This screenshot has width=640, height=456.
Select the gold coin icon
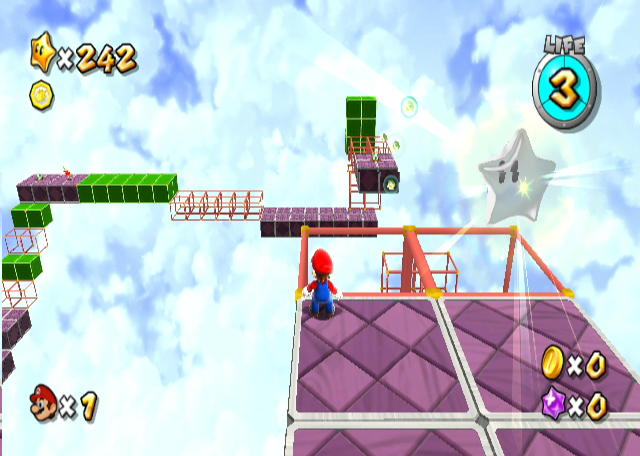point(553,363)
